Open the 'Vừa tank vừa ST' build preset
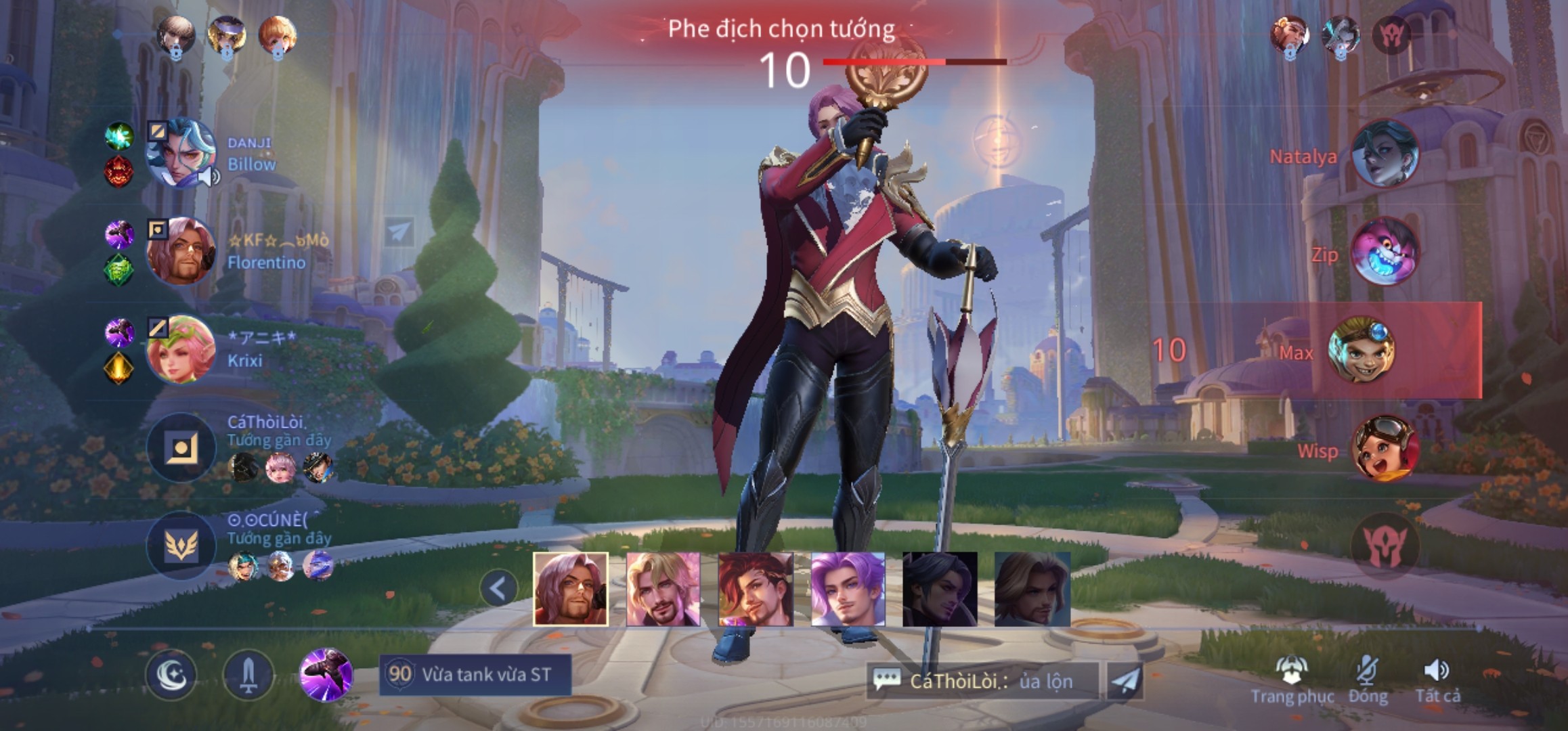Screen dimensions: 1568x731 pyautogui.click(x=475, y=674)
